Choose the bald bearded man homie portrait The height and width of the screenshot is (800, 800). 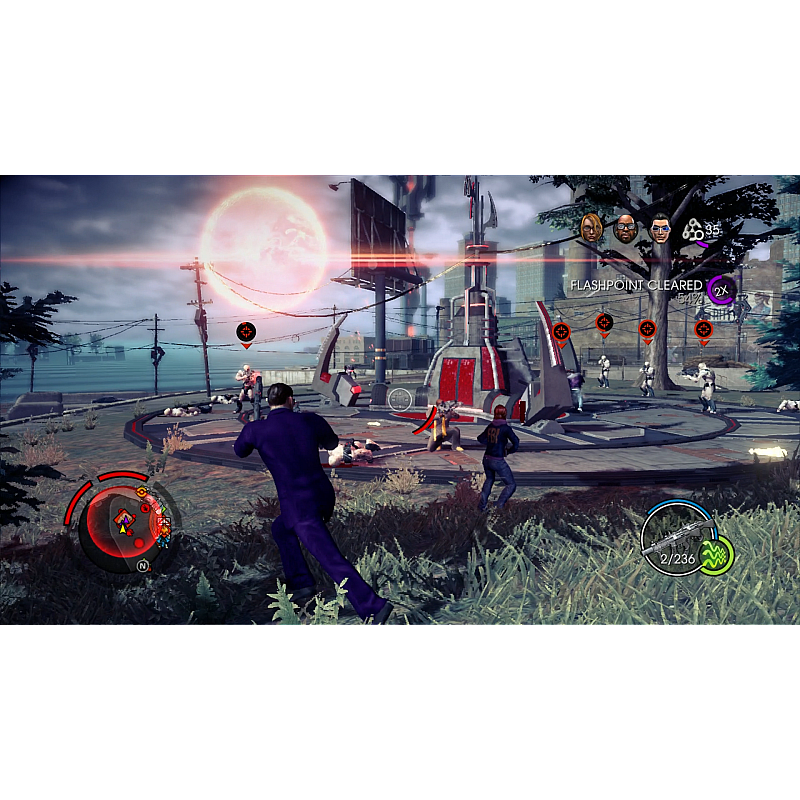point(626,230)
